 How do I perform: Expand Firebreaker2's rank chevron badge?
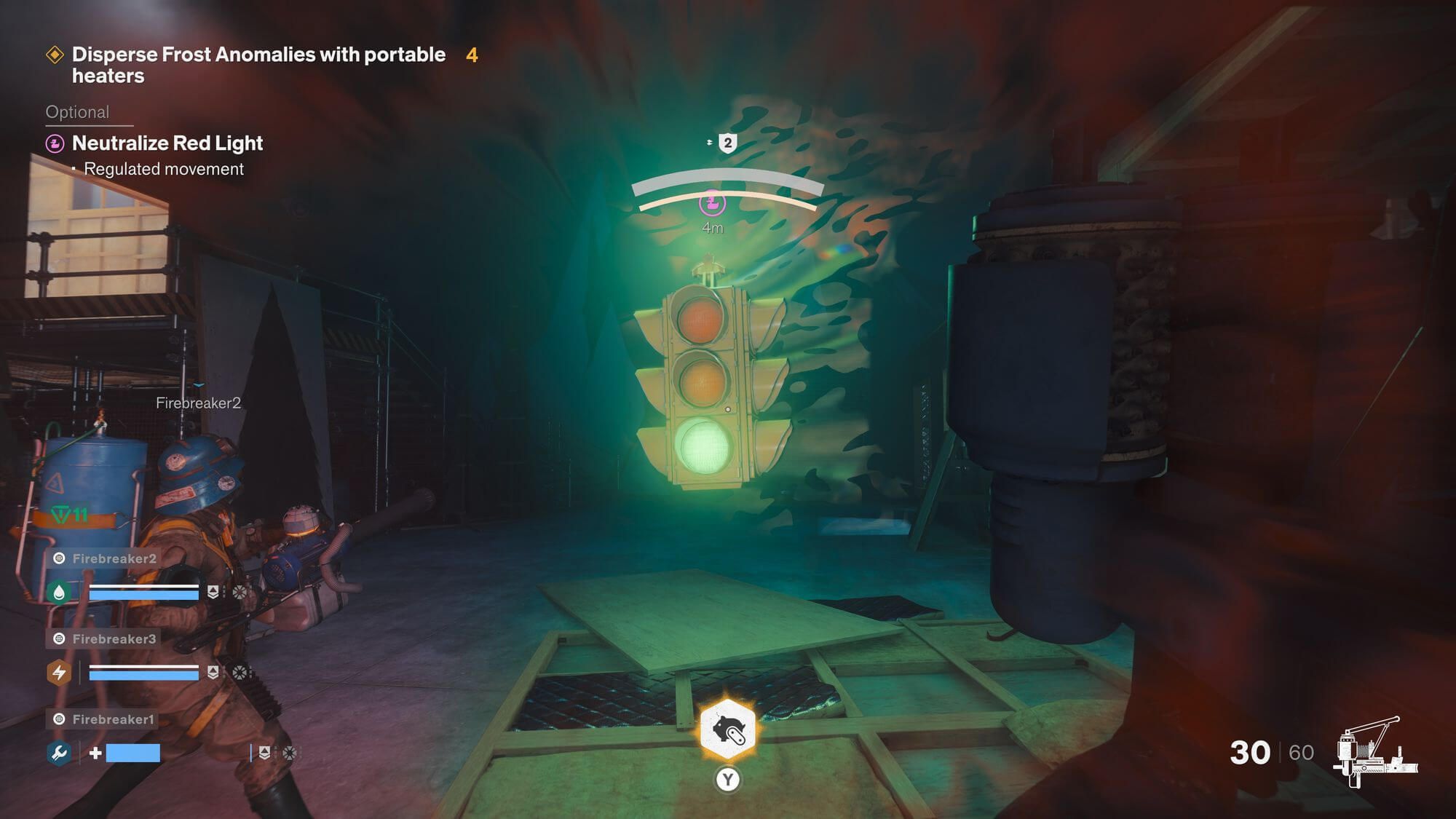[x=213, y=592]
